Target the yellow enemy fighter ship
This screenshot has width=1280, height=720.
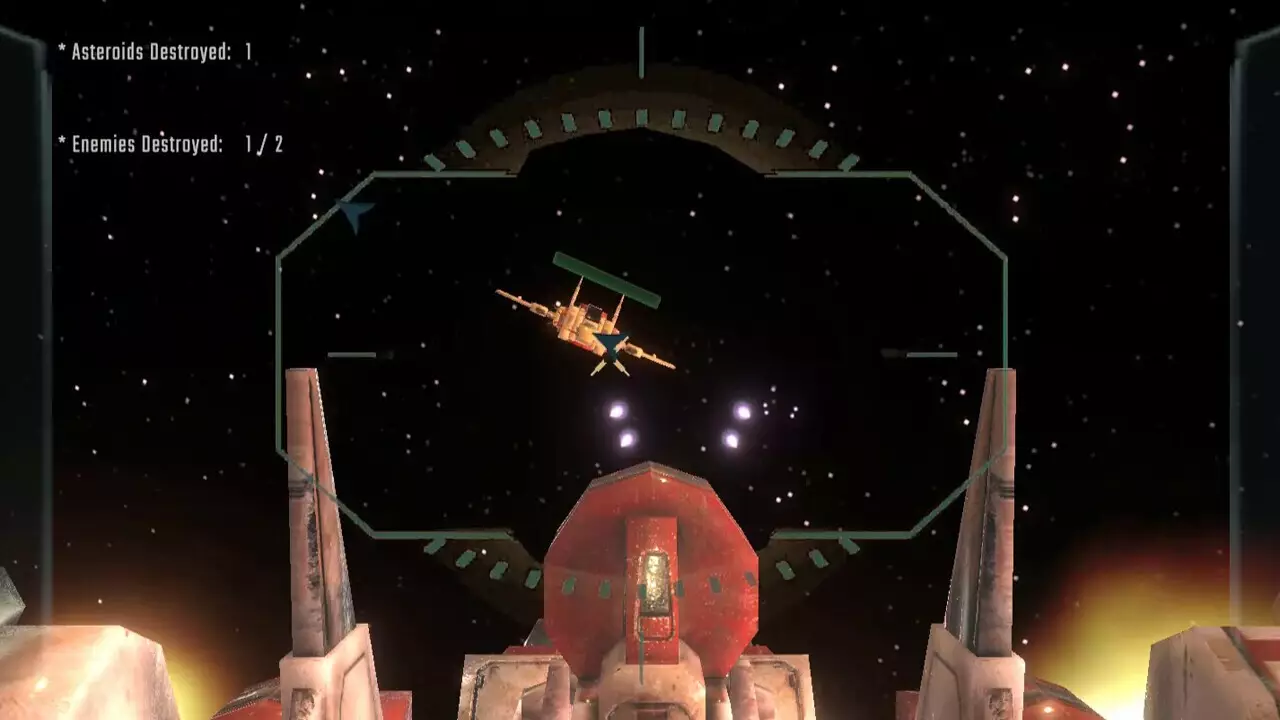[580, 320]
